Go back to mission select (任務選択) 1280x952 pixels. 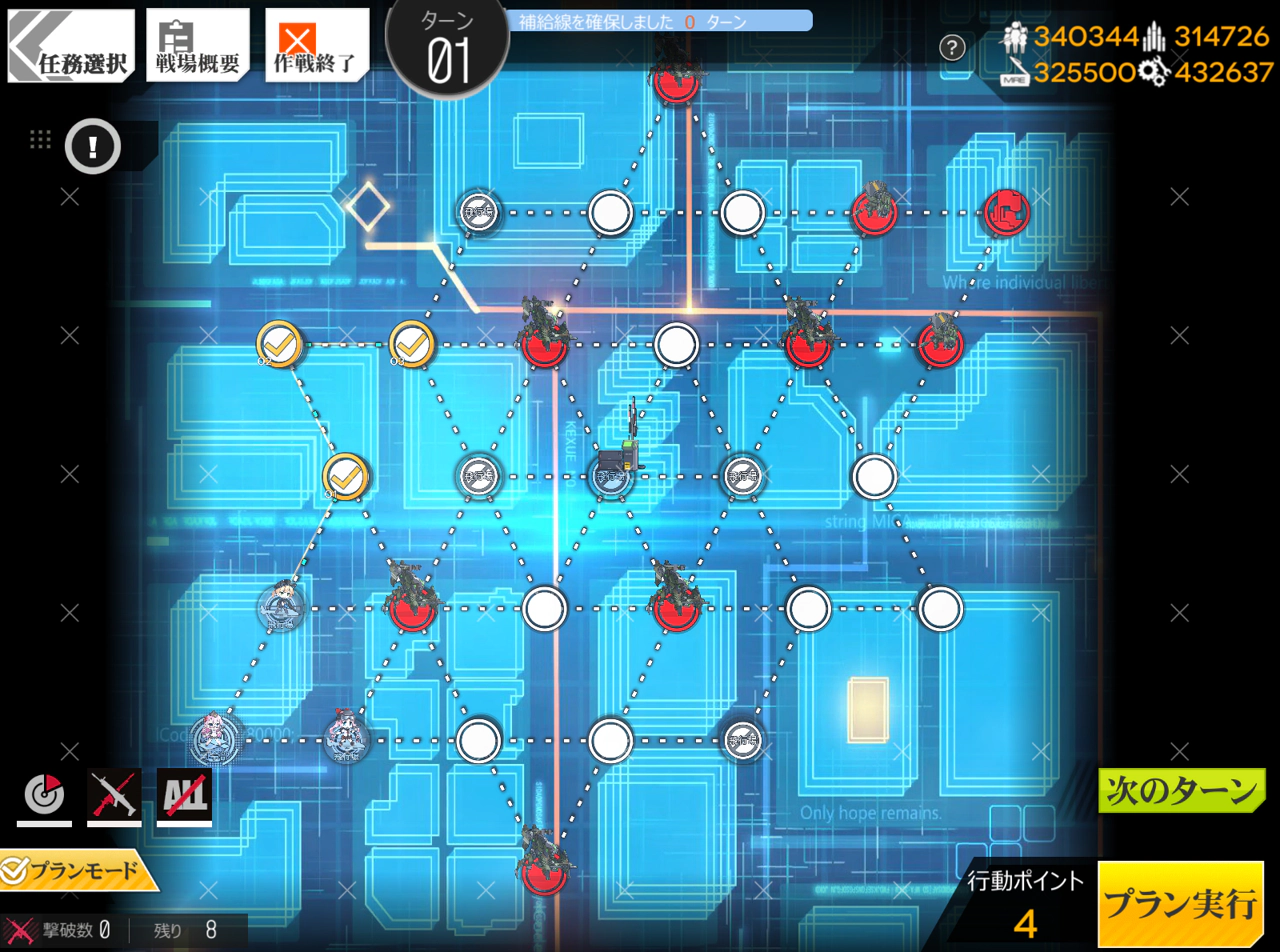[72, 47]
